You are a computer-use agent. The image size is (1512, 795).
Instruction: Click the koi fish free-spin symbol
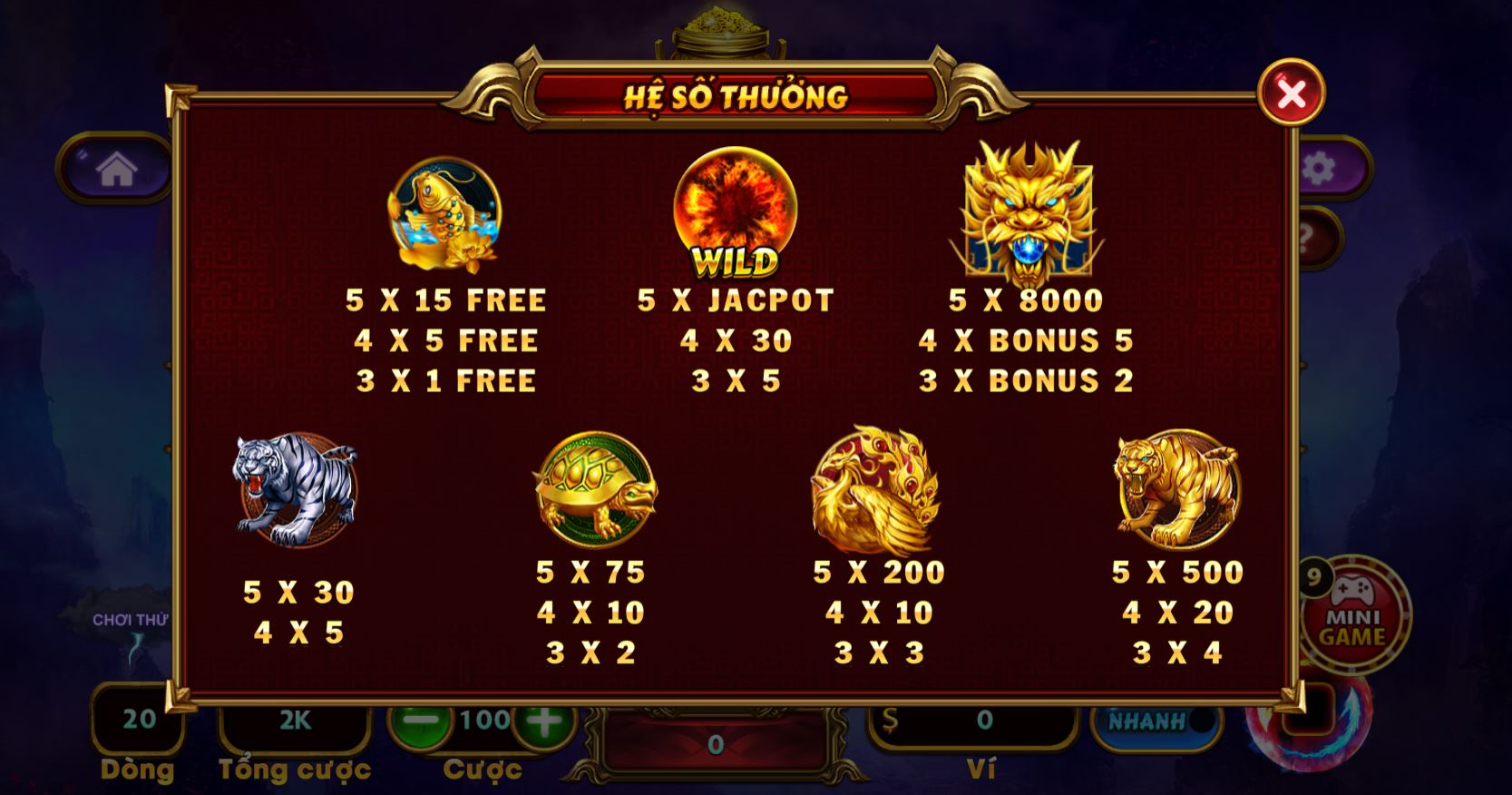click(444, 215)
